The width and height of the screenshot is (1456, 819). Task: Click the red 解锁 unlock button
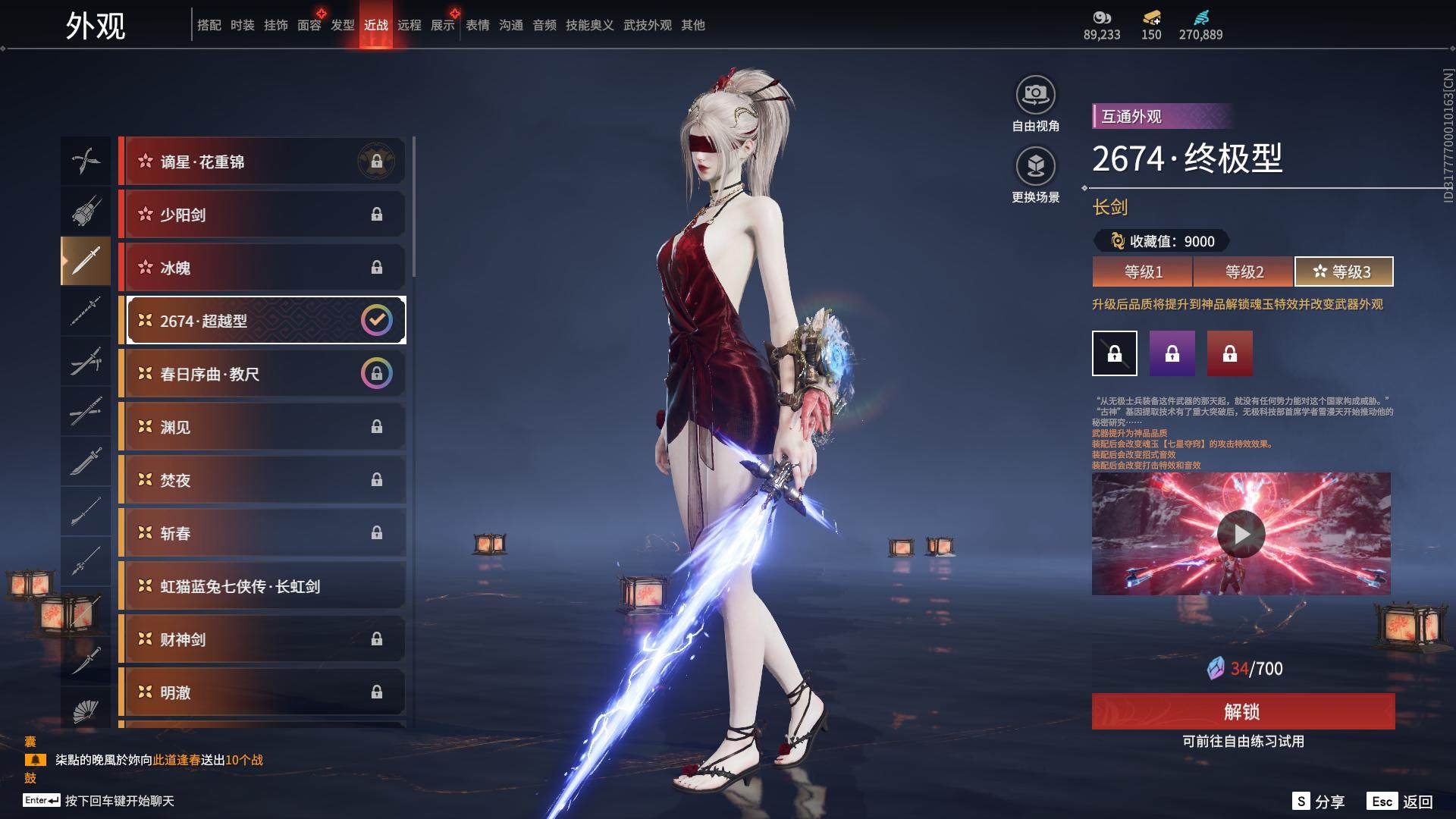click(1243, 711)
